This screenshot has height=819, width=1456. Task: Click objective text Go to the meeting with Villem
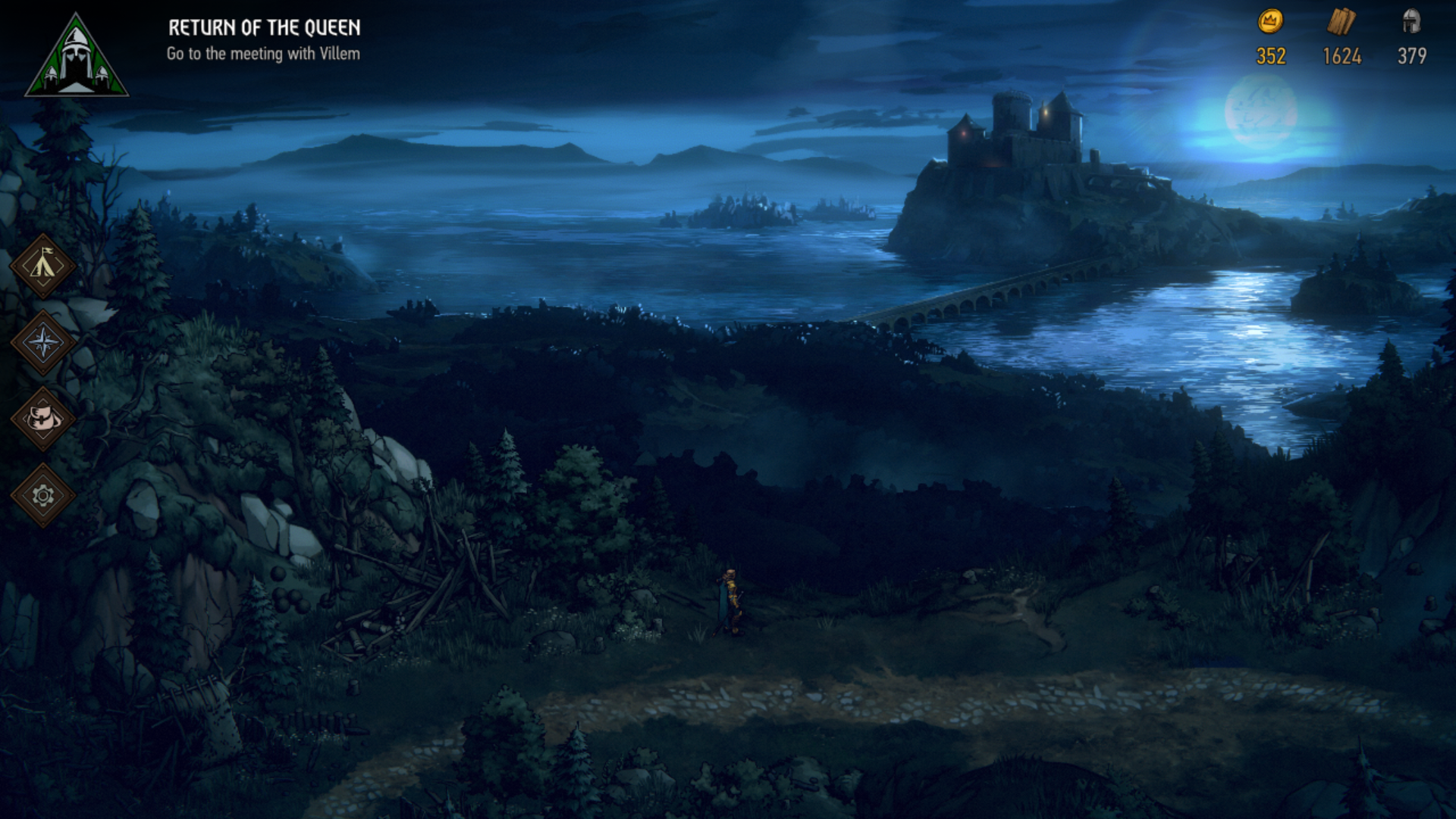click(x=265, y=53)
